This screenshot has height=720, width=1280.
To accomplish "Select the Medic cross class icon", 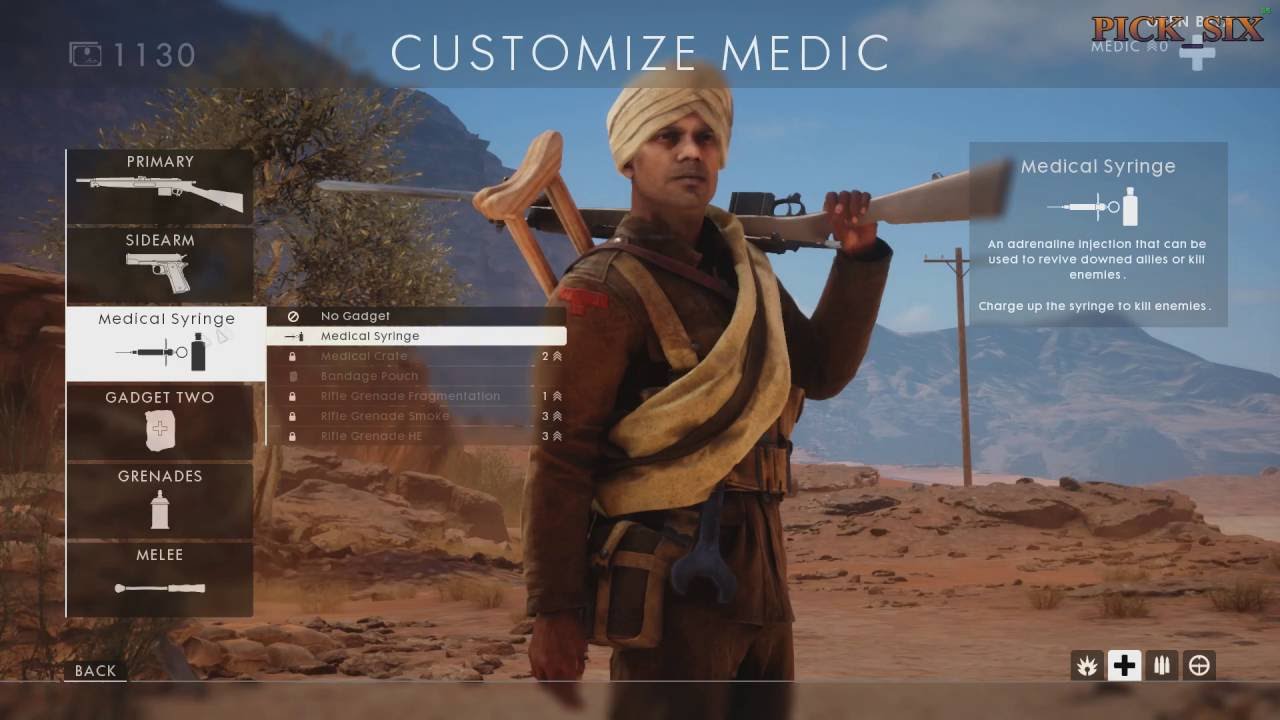I will point(1125,665).
